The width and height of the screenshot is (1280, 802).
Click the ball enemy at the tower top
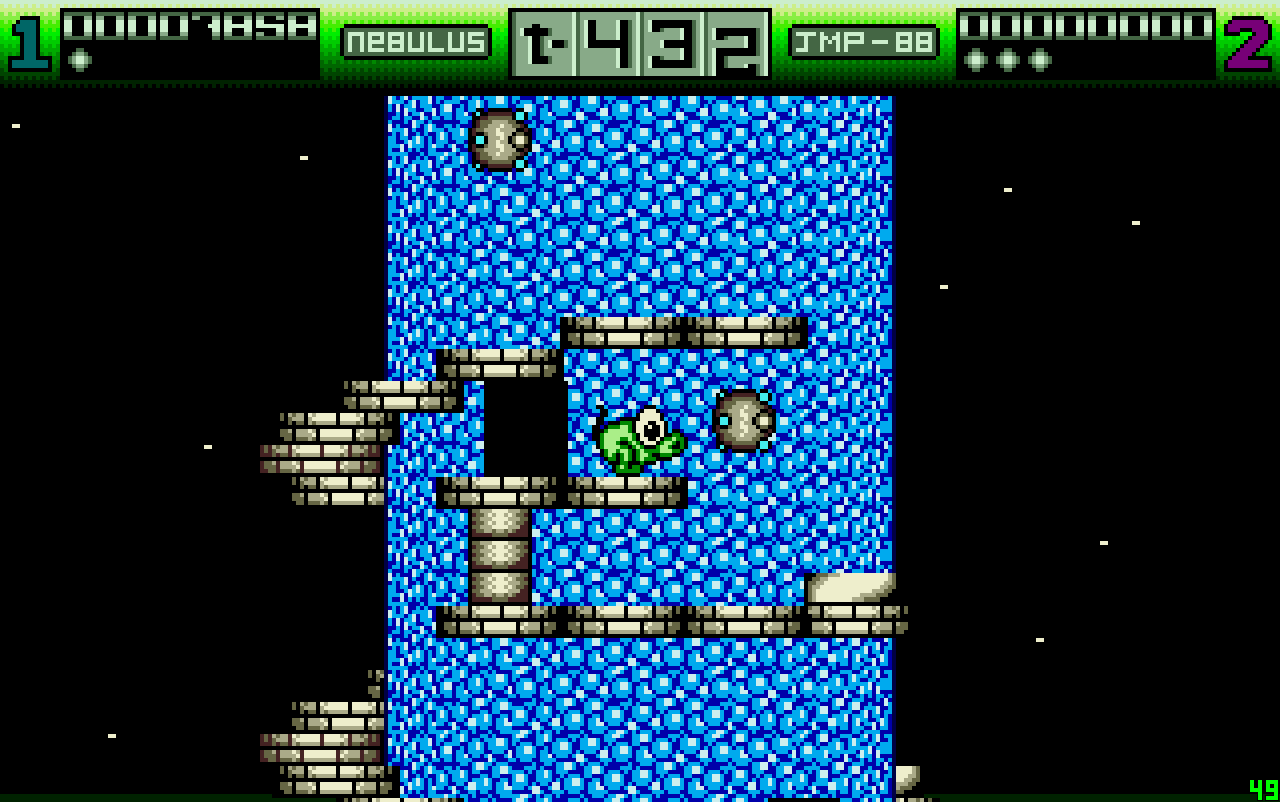coord(498,138)
